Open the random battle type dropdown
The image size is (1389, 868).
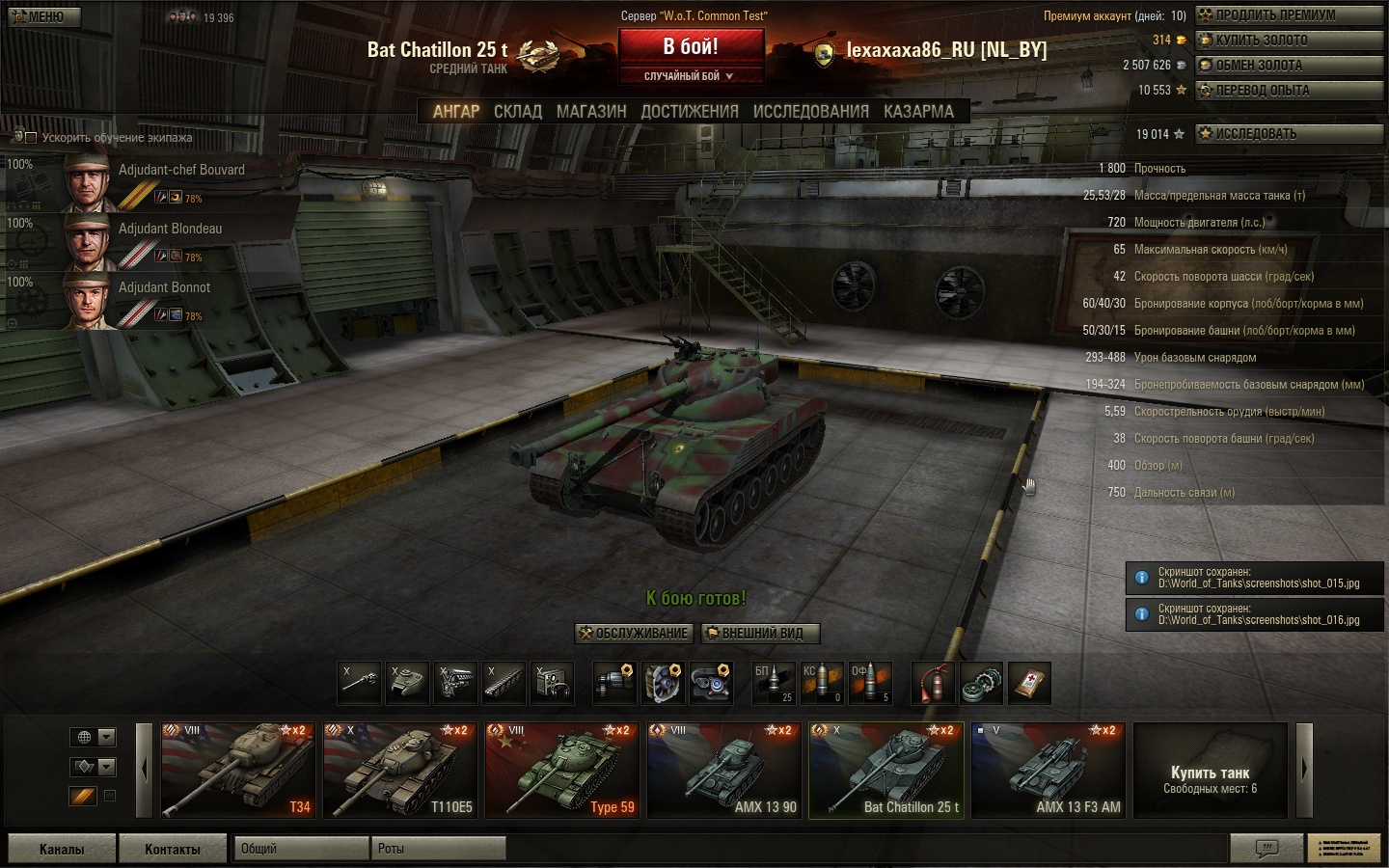pos(691,76)
